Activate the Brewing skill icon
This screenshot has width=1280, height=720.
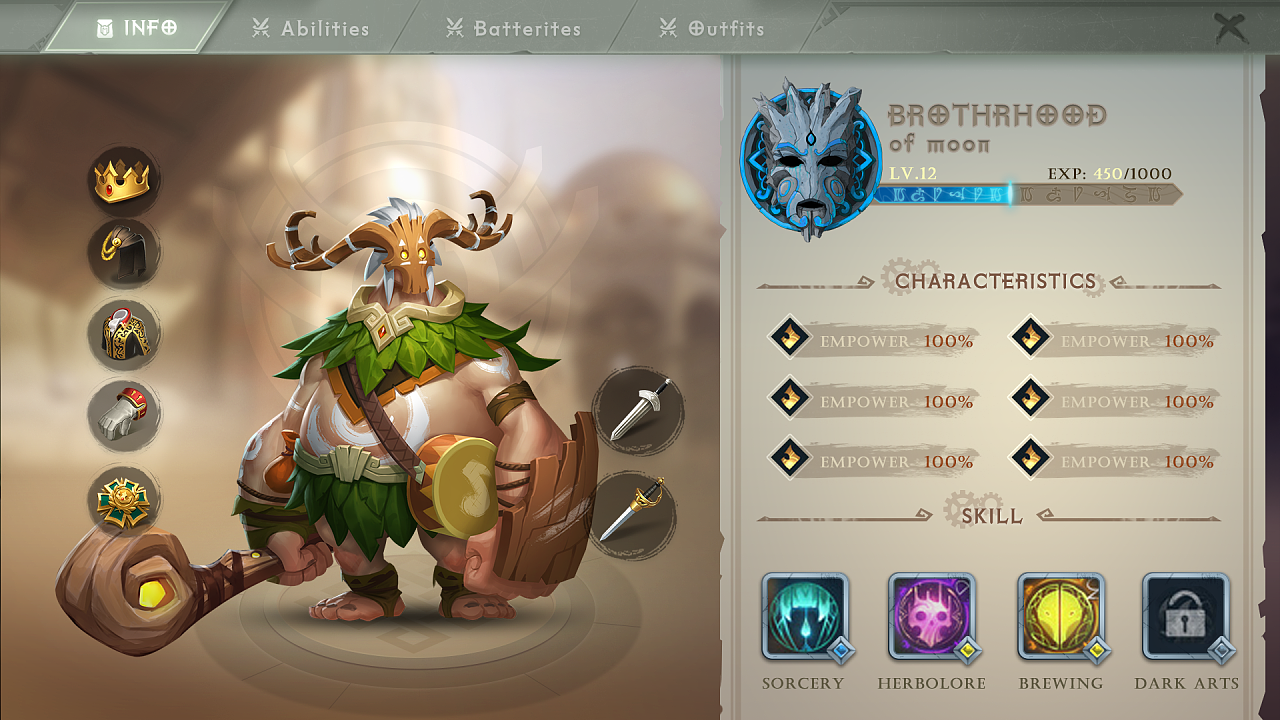1060,617
